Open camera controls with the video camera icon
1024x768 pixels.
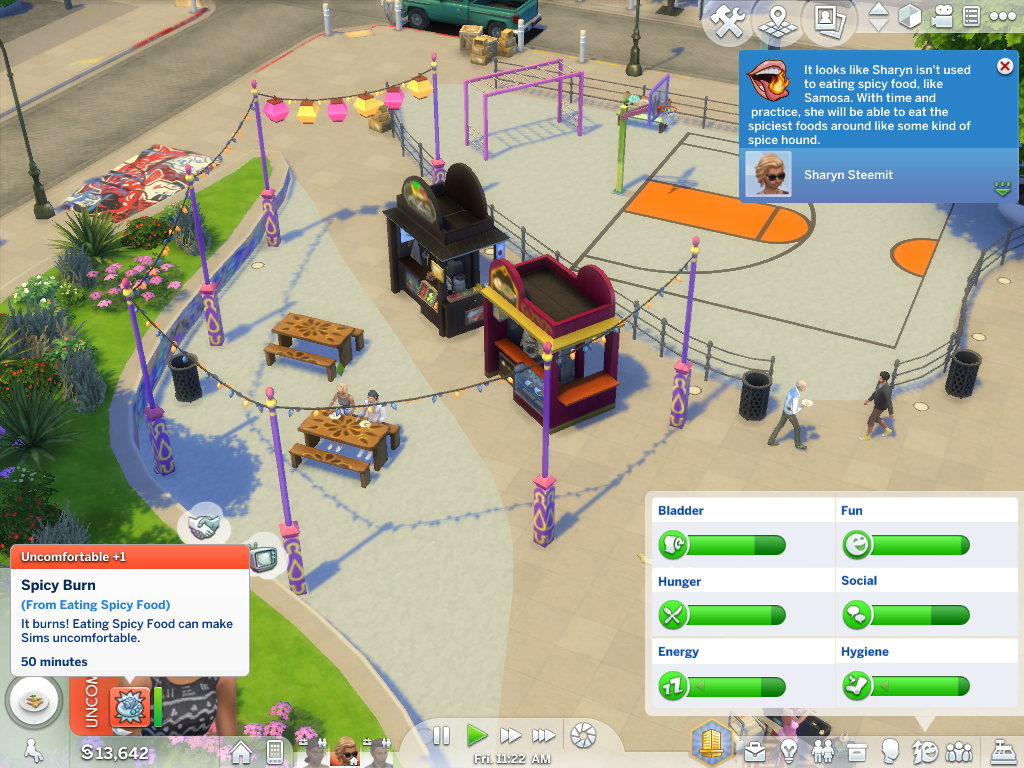pyautogui.click(x=942, y=17)
